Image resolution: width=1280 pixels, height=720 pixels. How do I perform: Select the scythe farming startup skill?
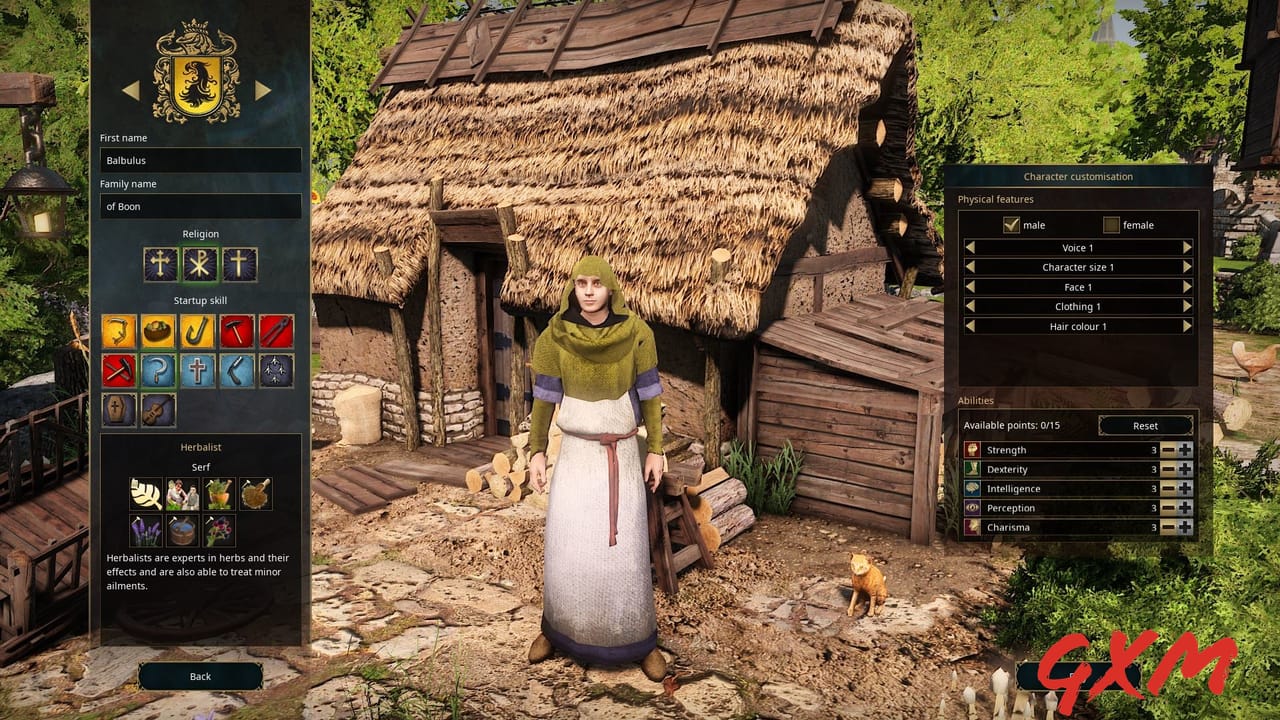(x=118, y=331)
